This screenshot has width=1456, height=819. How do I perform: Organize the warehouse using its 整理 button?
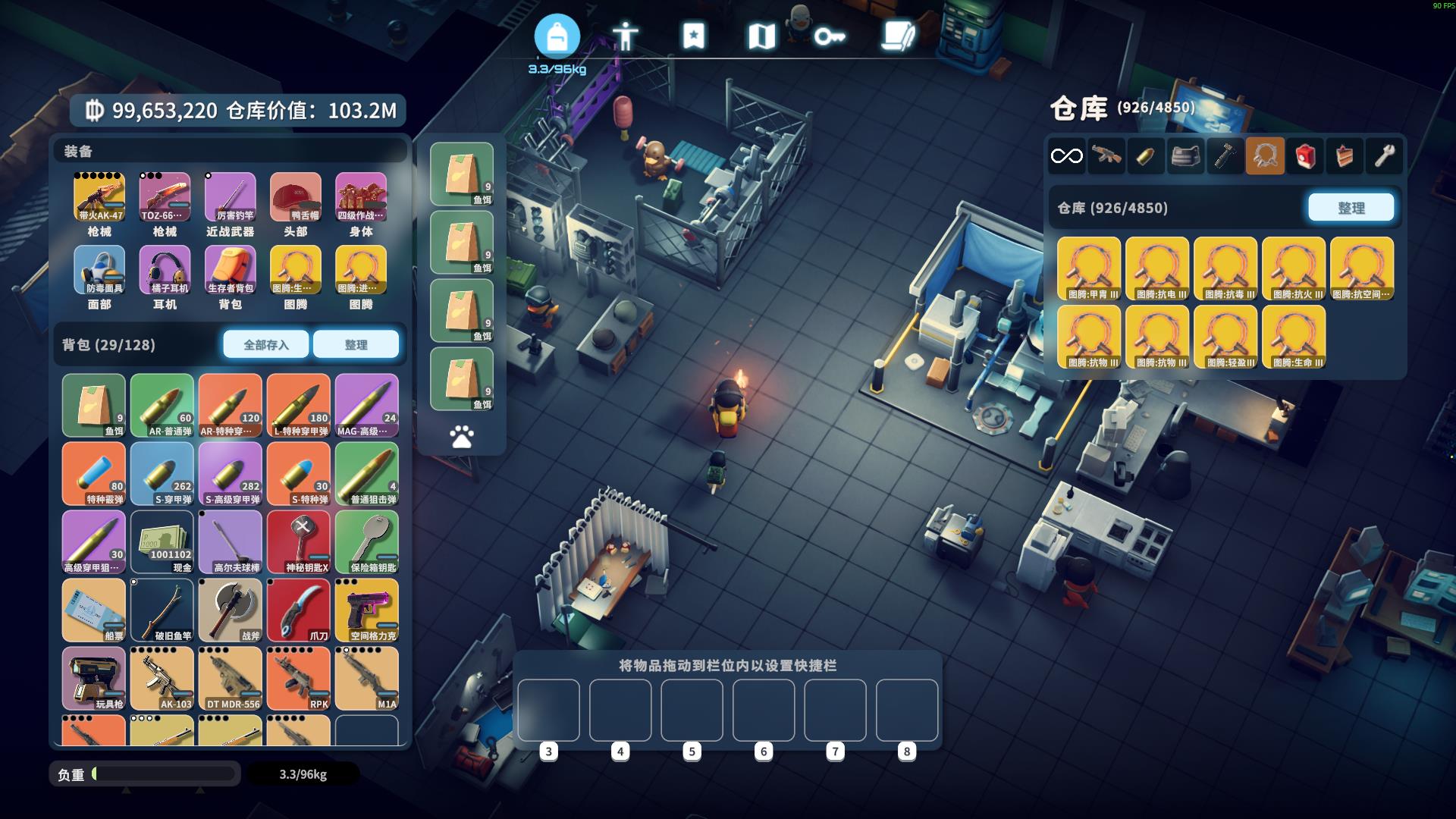1351,207
